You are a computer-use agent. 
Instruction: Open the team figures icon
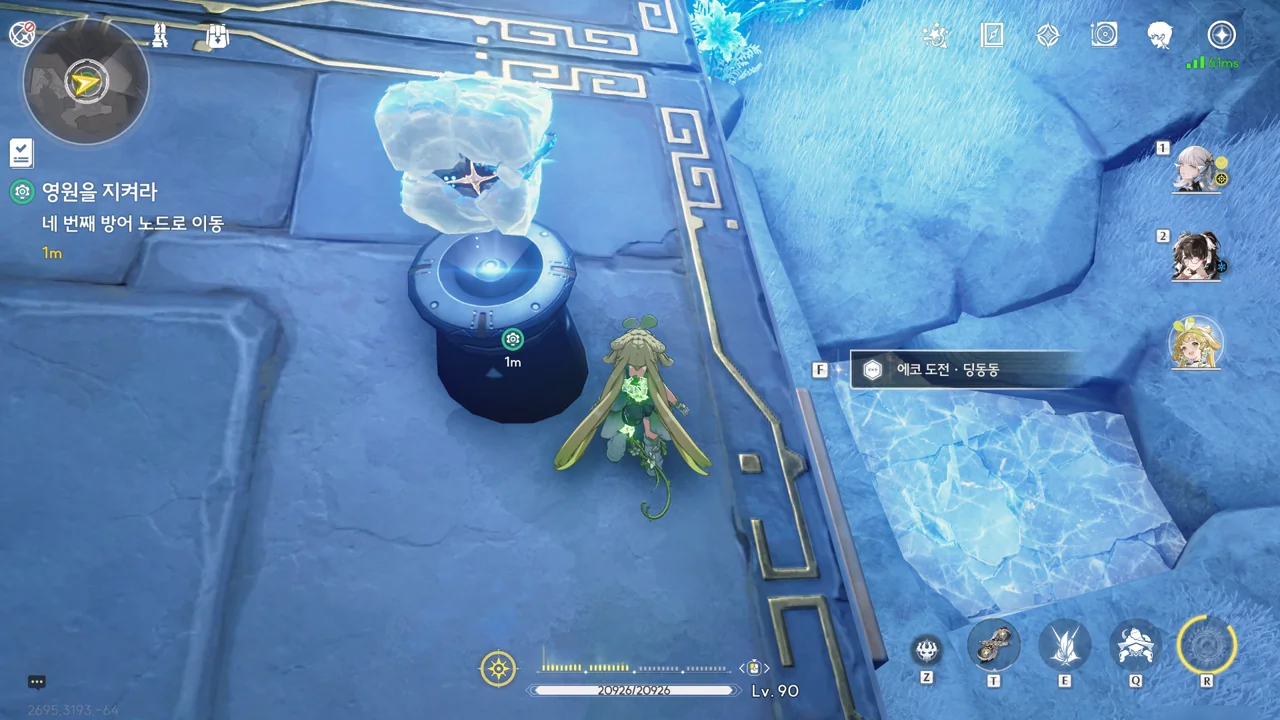(x=160, y=36)
